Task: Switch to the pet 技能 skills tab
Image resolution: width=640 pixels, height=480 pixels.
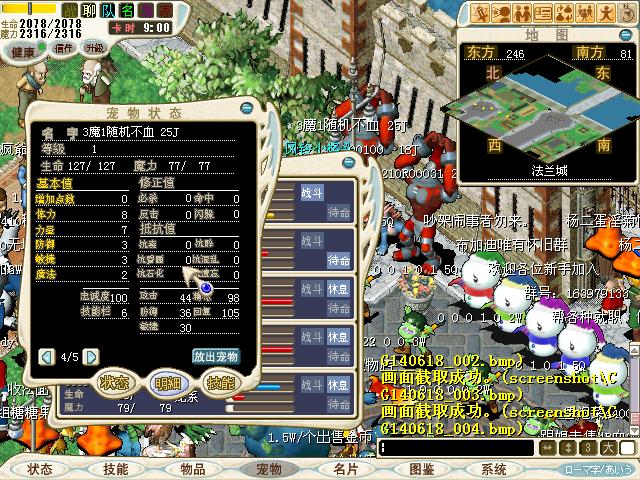Action: [x=220, y=383]
